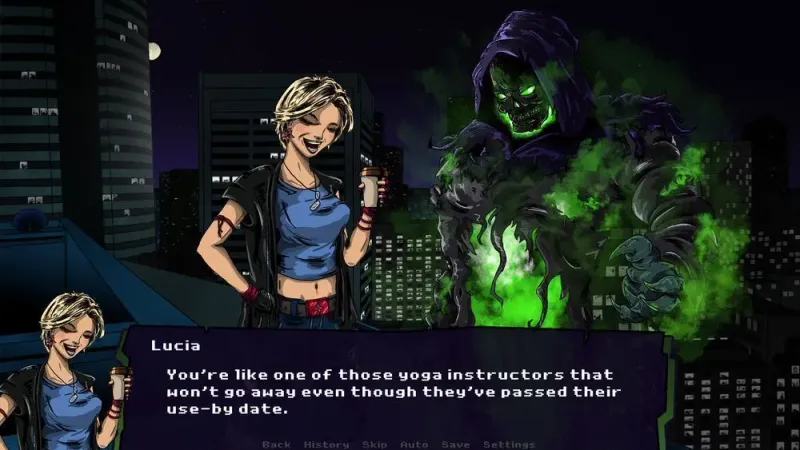This screenshot has height=450, width=800.
Task: Toggle Auto advance mode
Action: [414, 444]
